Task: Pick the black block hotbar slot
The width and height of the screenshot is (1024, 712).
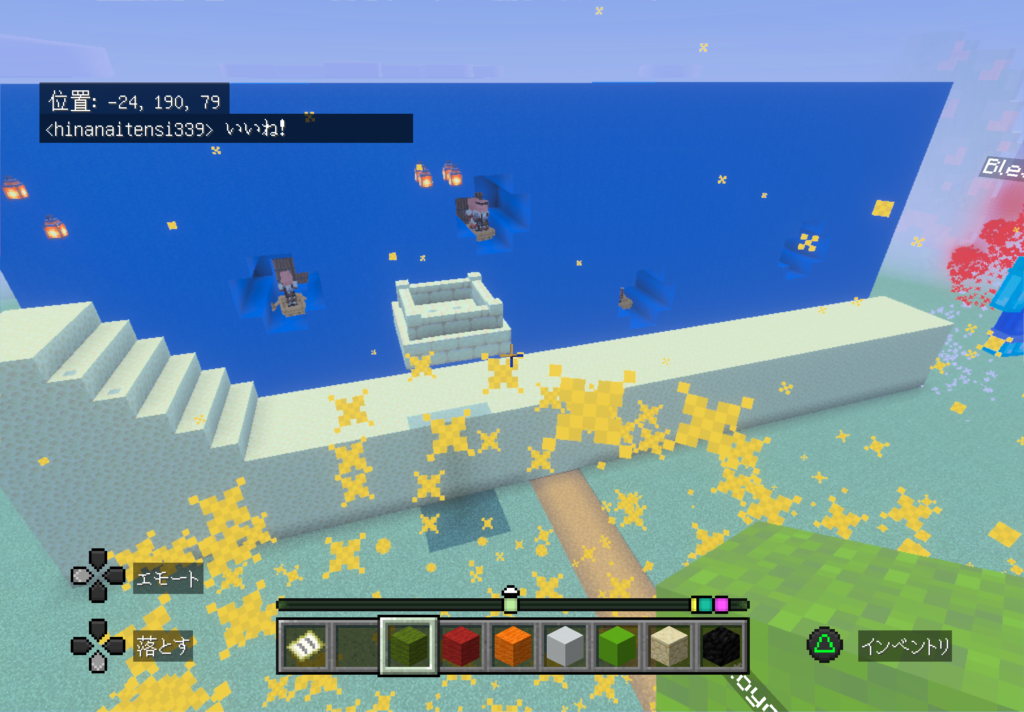Action: tap(721, 647)
